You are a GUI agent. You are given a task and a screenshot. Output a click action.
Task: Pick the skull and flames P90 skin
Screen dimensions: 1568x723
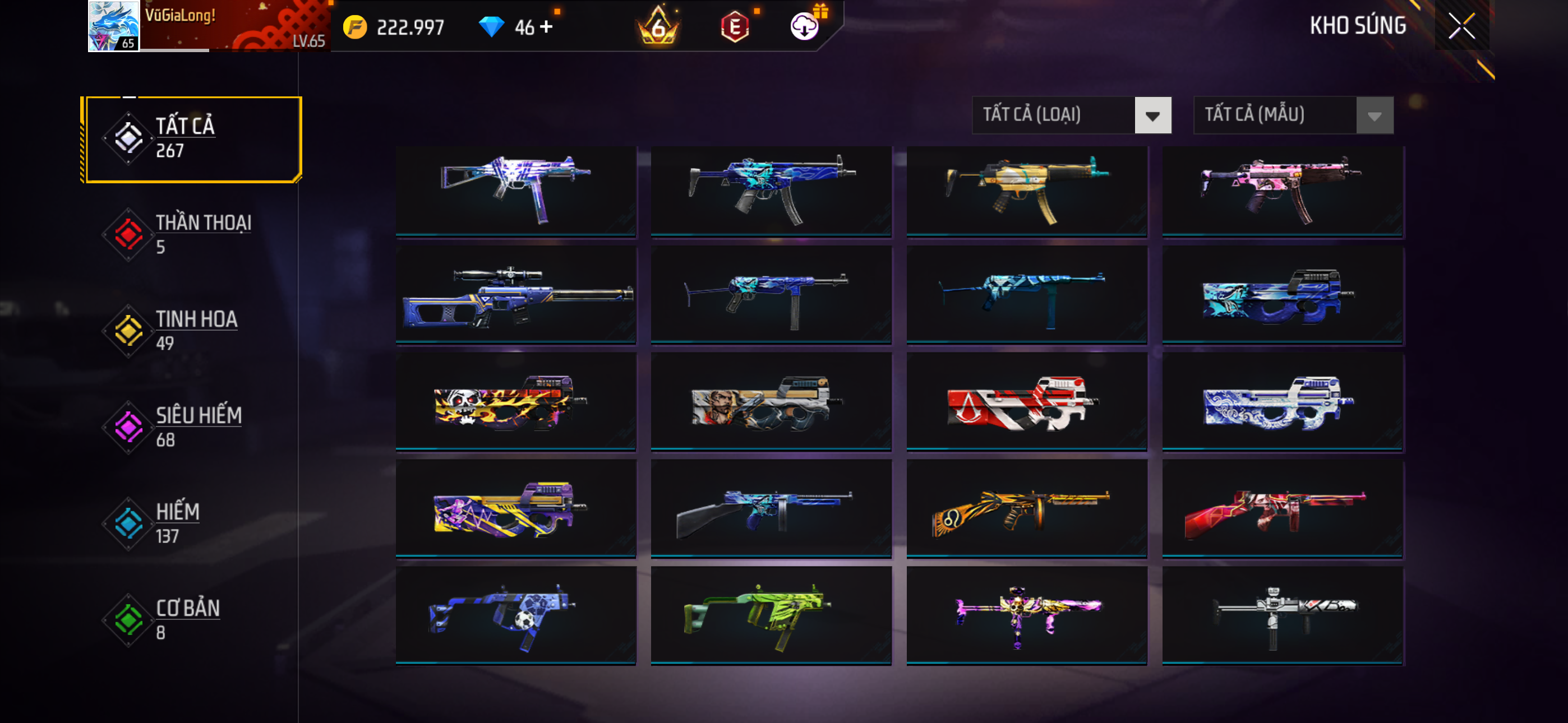[515, 402]
